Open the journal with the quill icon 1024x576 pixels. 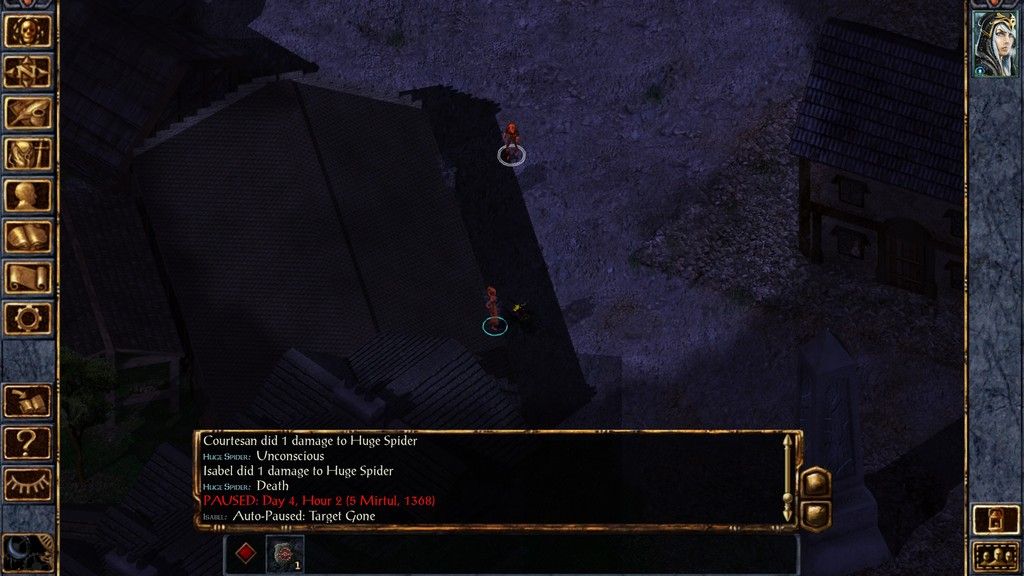[27, 112]
